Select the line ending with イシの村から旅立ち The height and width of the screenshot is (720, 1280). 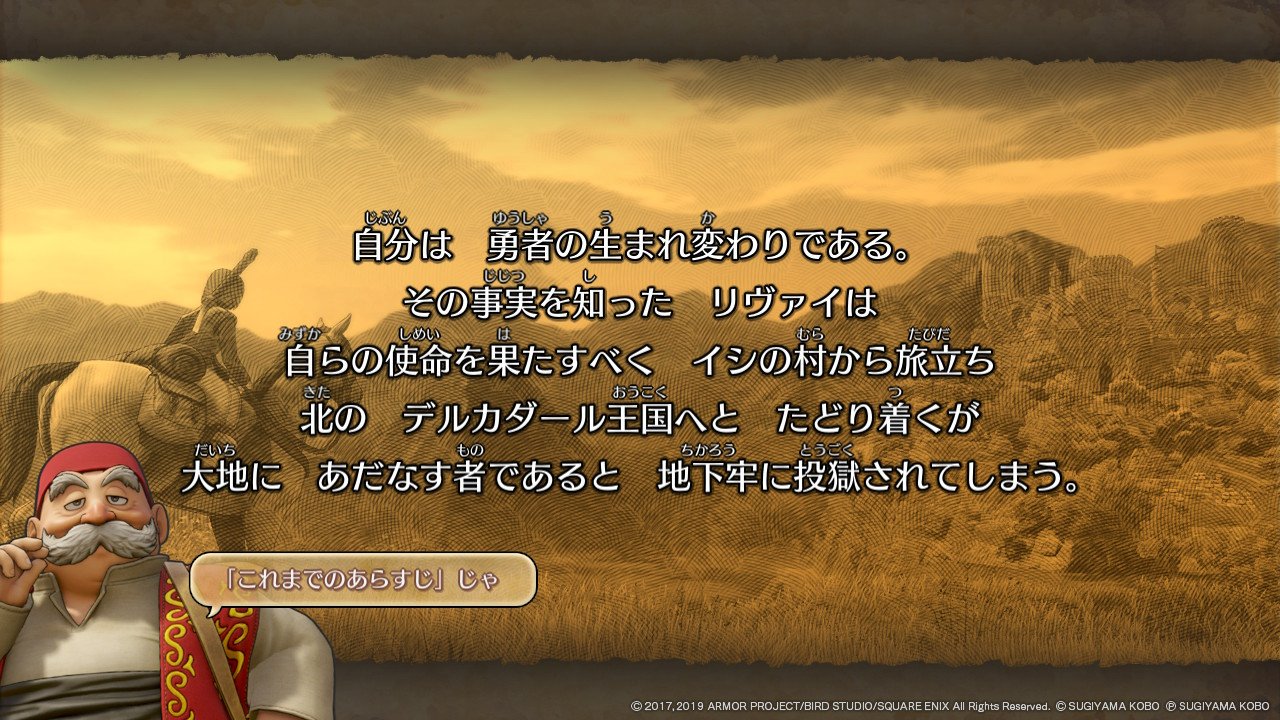click(x=640, y=357)
